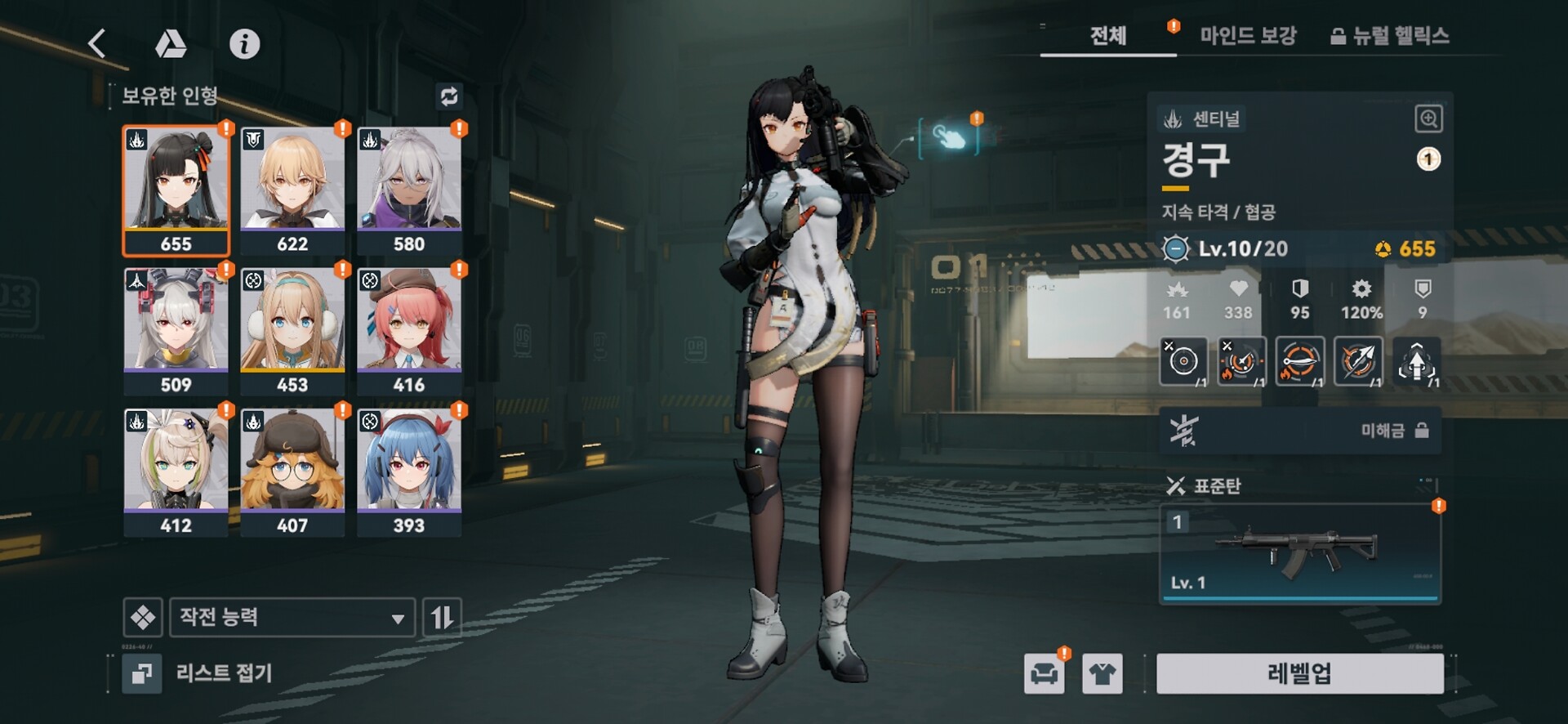Switch to the 전체 tab
This screenshot has width=1568, height=724.
1107,36
